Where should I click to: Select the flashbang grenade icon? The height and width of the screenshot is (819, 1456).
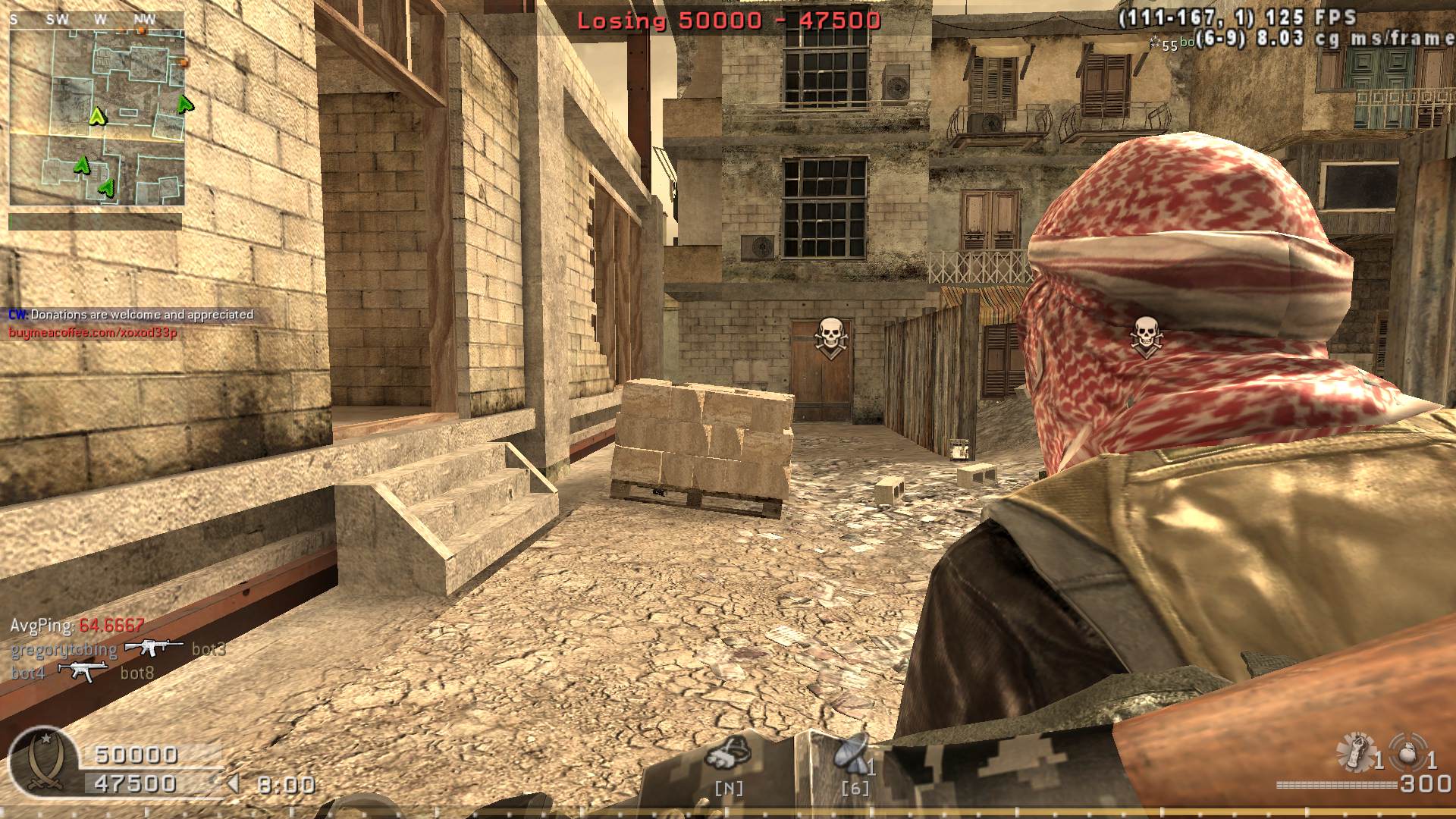click(x=1355, y=751)
